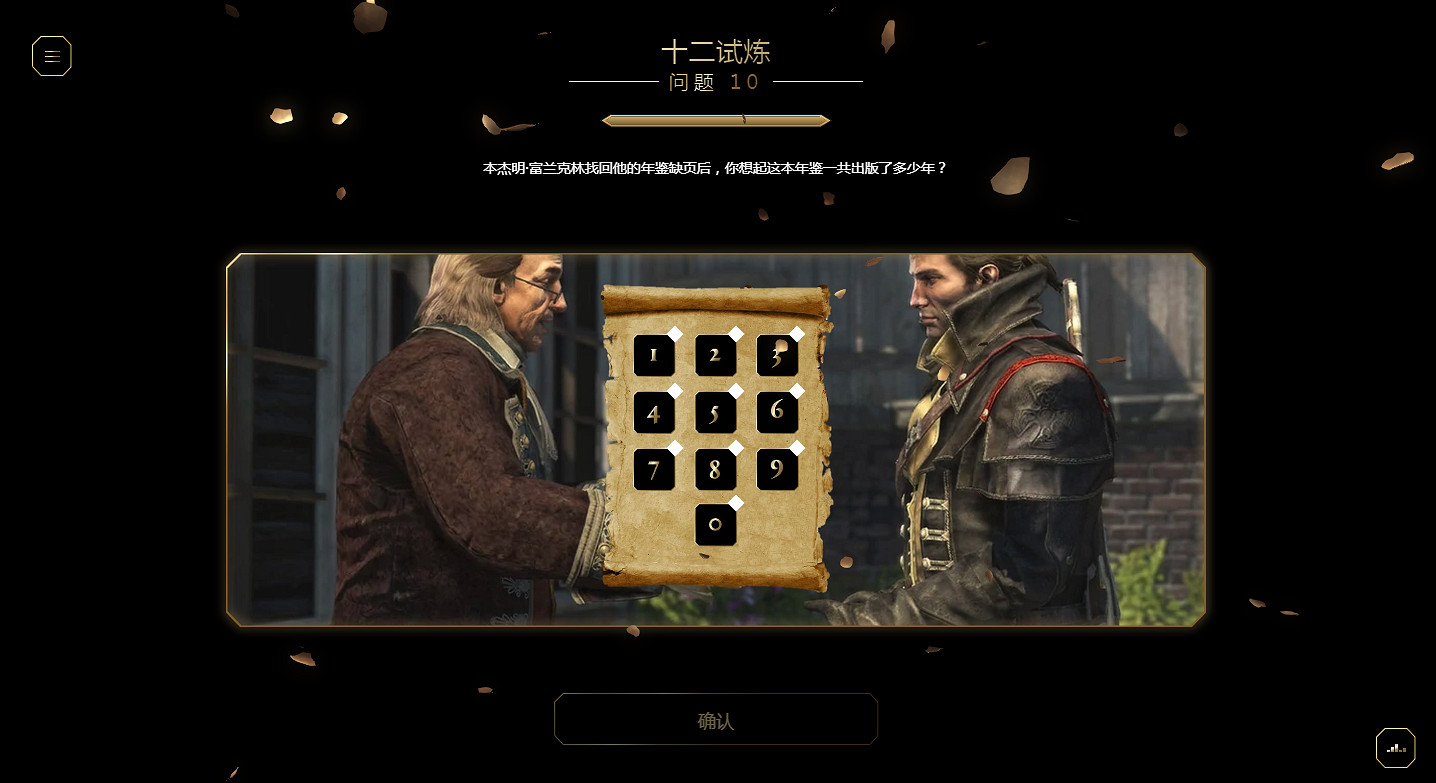Click the 问题 10 heading
1436x783 pixels.
click(715, 83)
